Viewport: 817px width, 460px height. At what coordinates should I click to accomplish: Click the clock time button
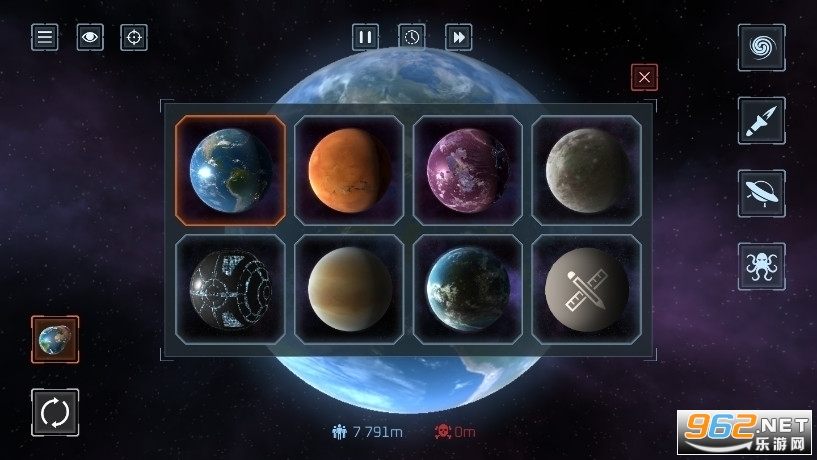coord(412,37)
